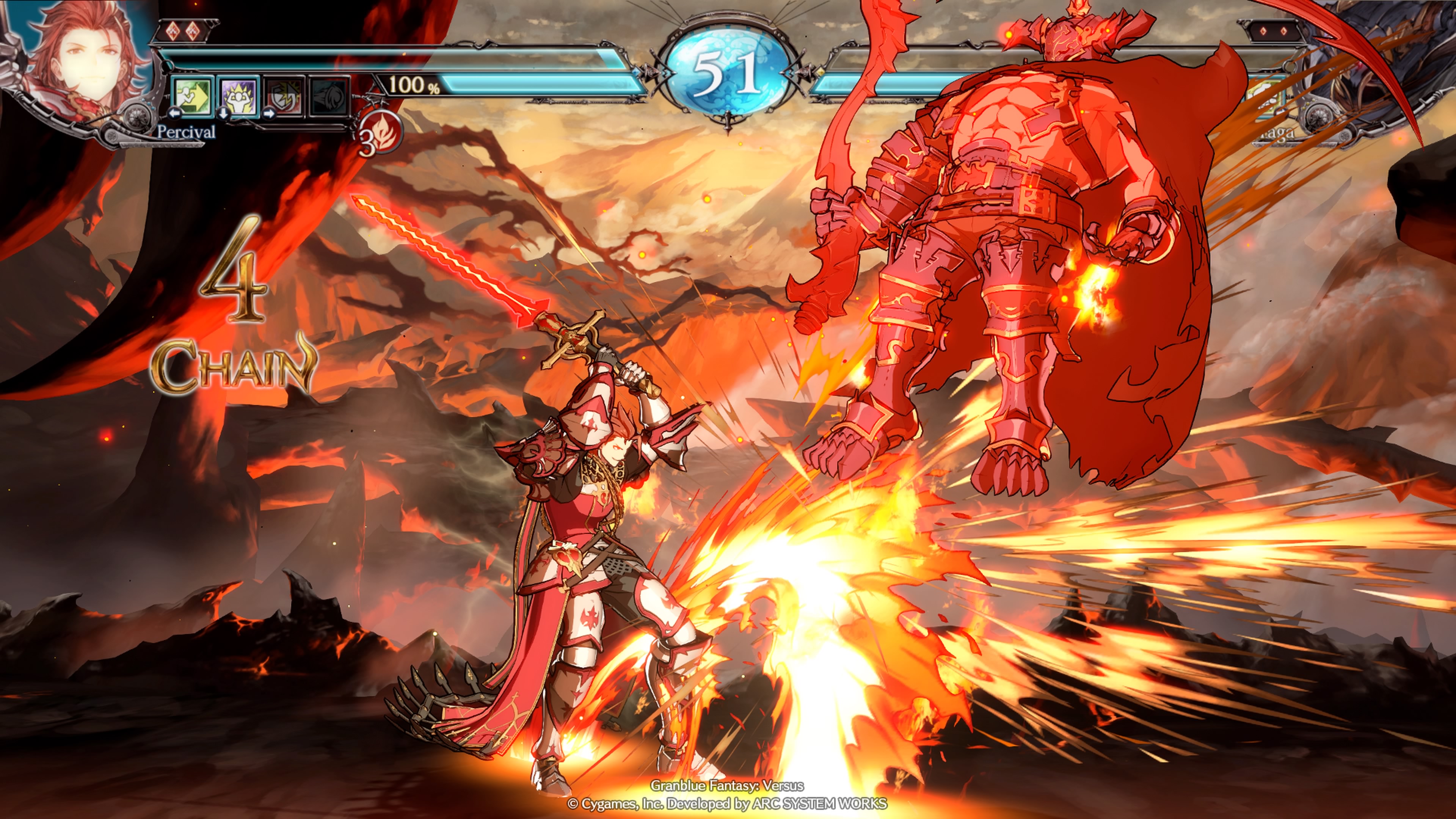The image size is (1456, 819).
Task: Select the green running-figure skill icon
Action: [x=192, y=95]
